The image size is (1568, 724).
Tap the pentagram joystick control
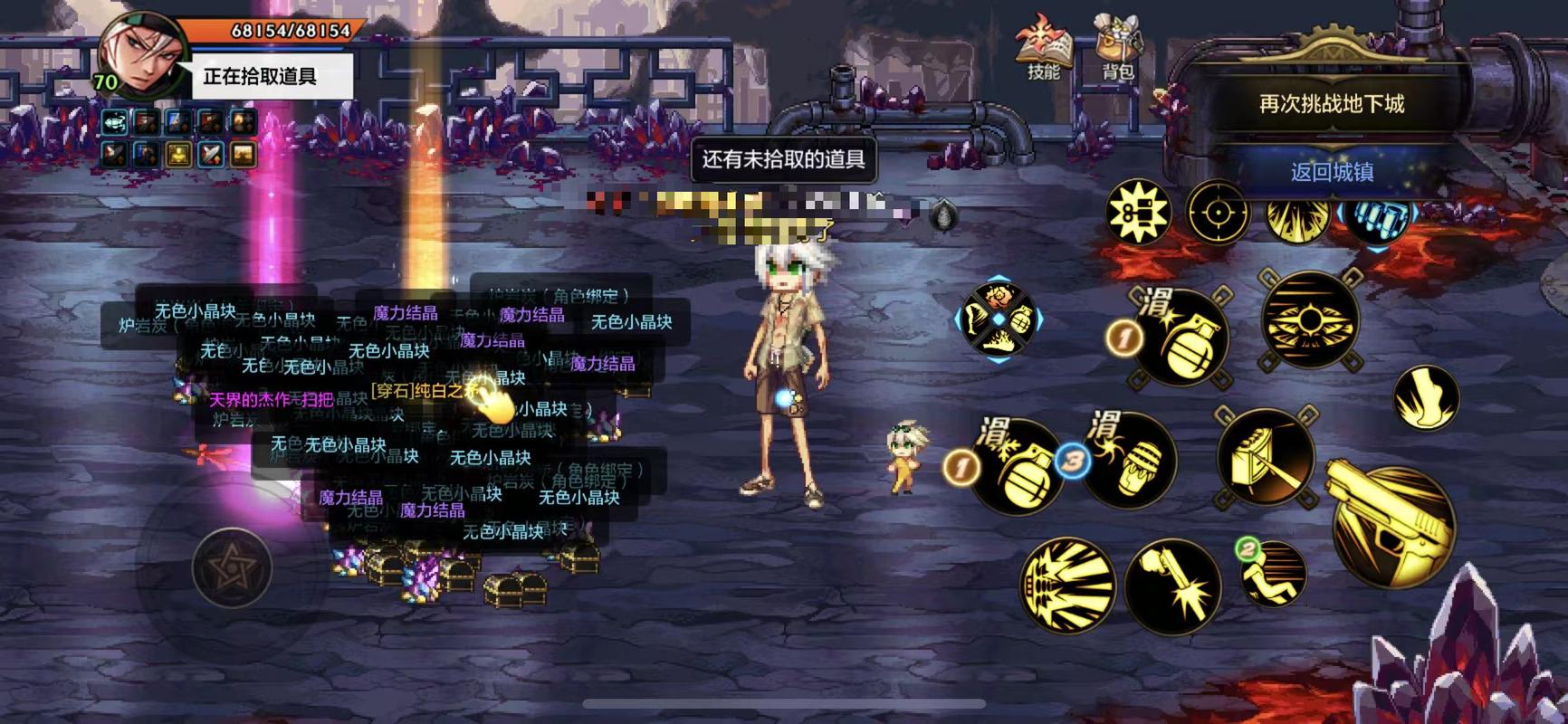234,568
